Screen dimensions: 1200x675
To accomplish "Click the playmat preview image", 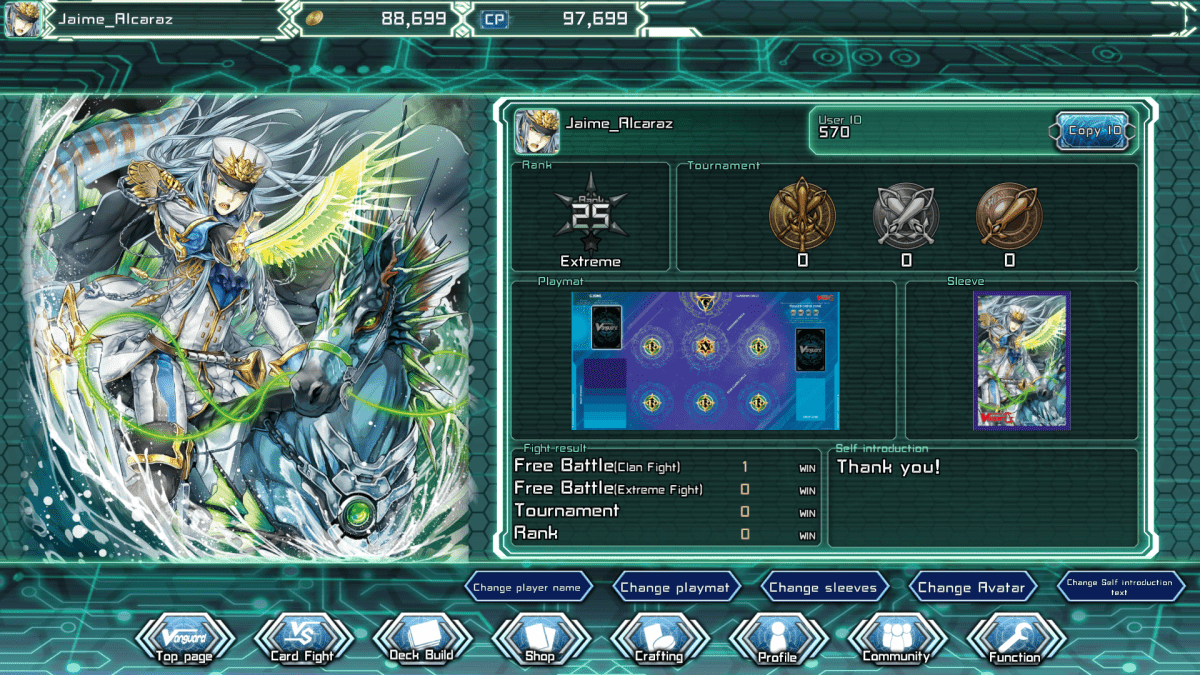I will pos(705,360).
